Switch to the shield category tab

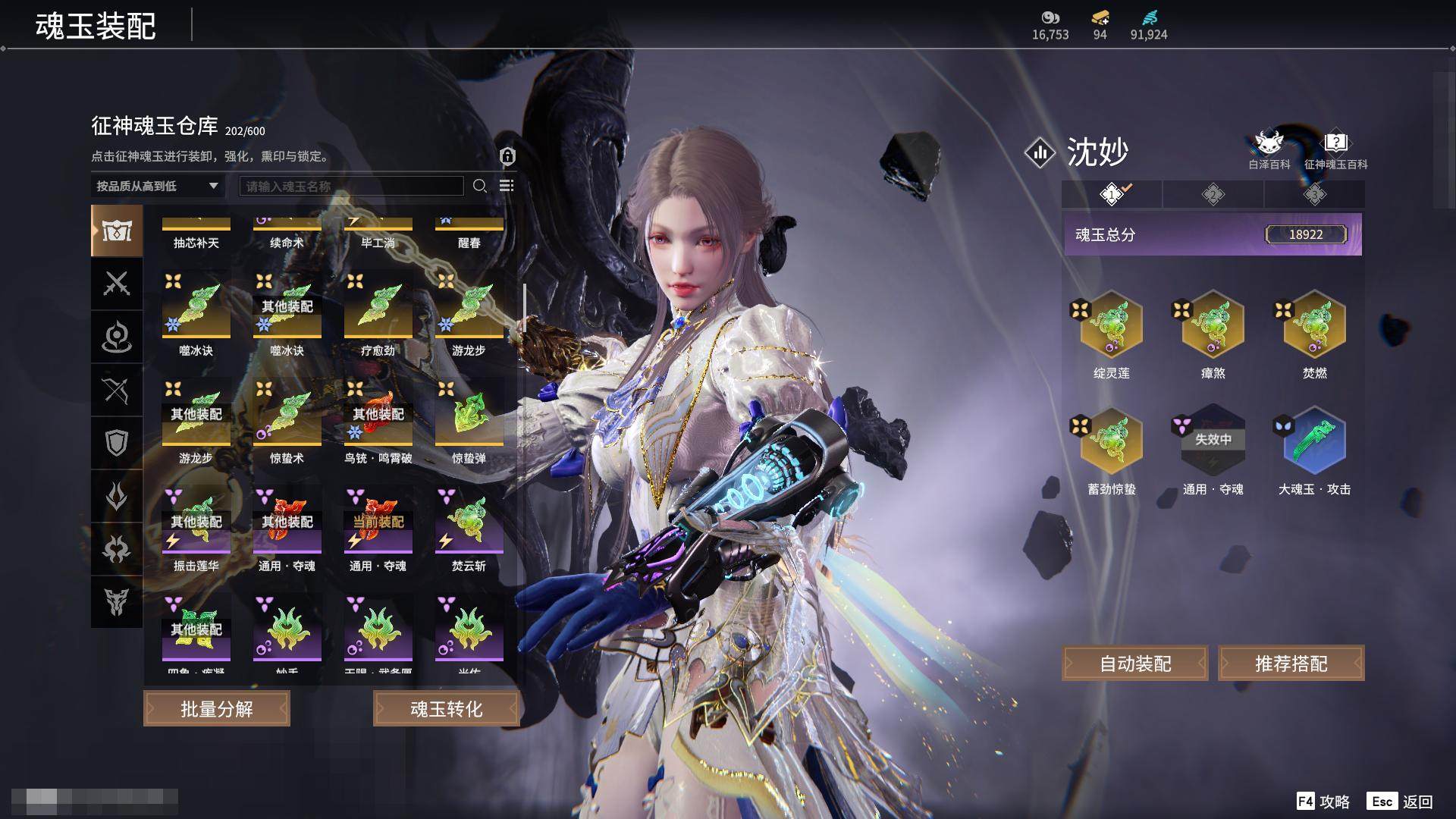click(x=117, y=443)
